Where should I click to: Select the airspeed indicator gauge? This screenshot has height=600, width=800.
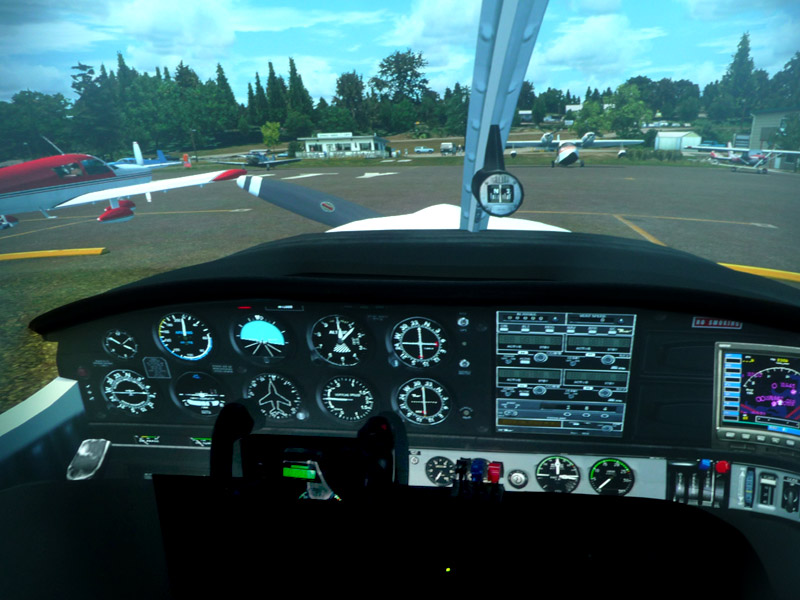(x=185, y=336)
